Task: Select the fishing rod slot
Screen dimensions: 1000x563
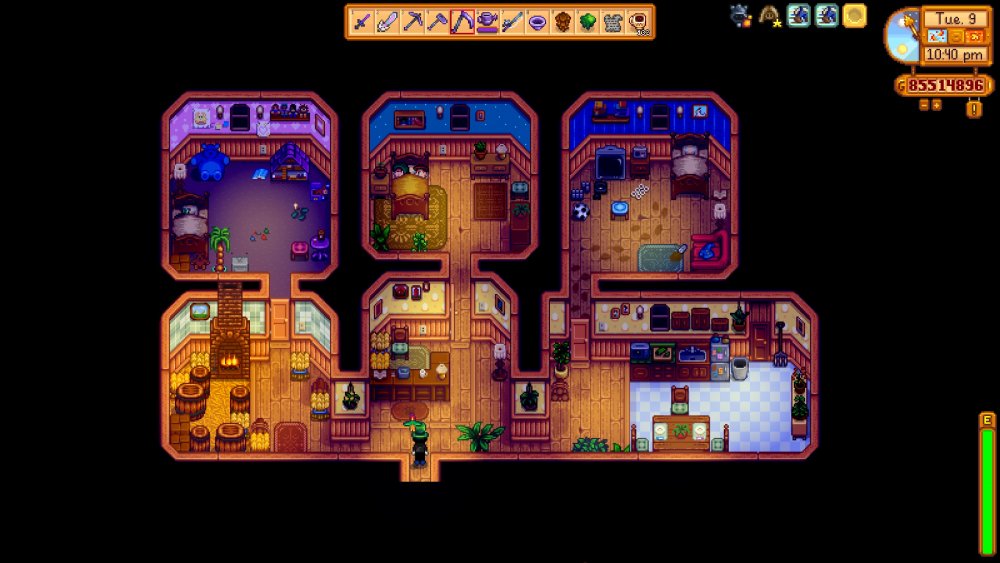Action: pos(512,21)
